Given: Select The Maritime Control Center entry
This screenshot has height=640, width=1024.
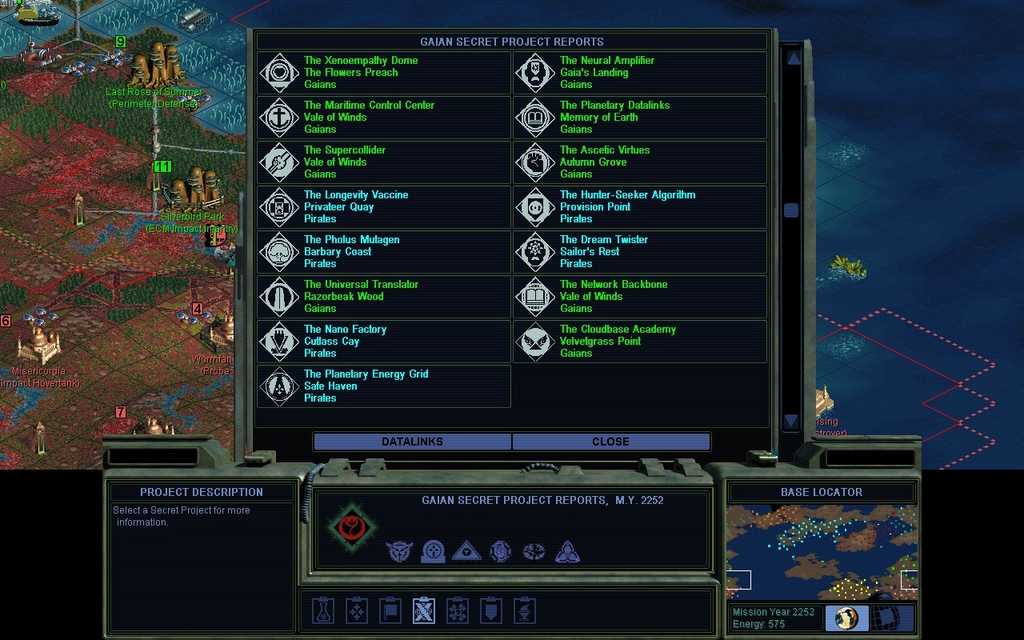Looking at the screenshot, I should 384,118.
